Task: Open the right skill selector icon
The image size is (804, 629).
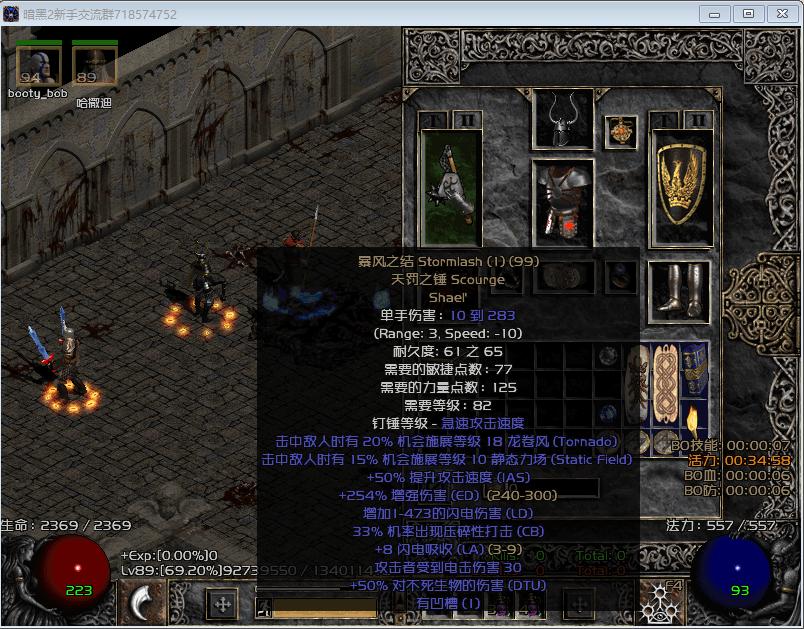Action: 661,601
